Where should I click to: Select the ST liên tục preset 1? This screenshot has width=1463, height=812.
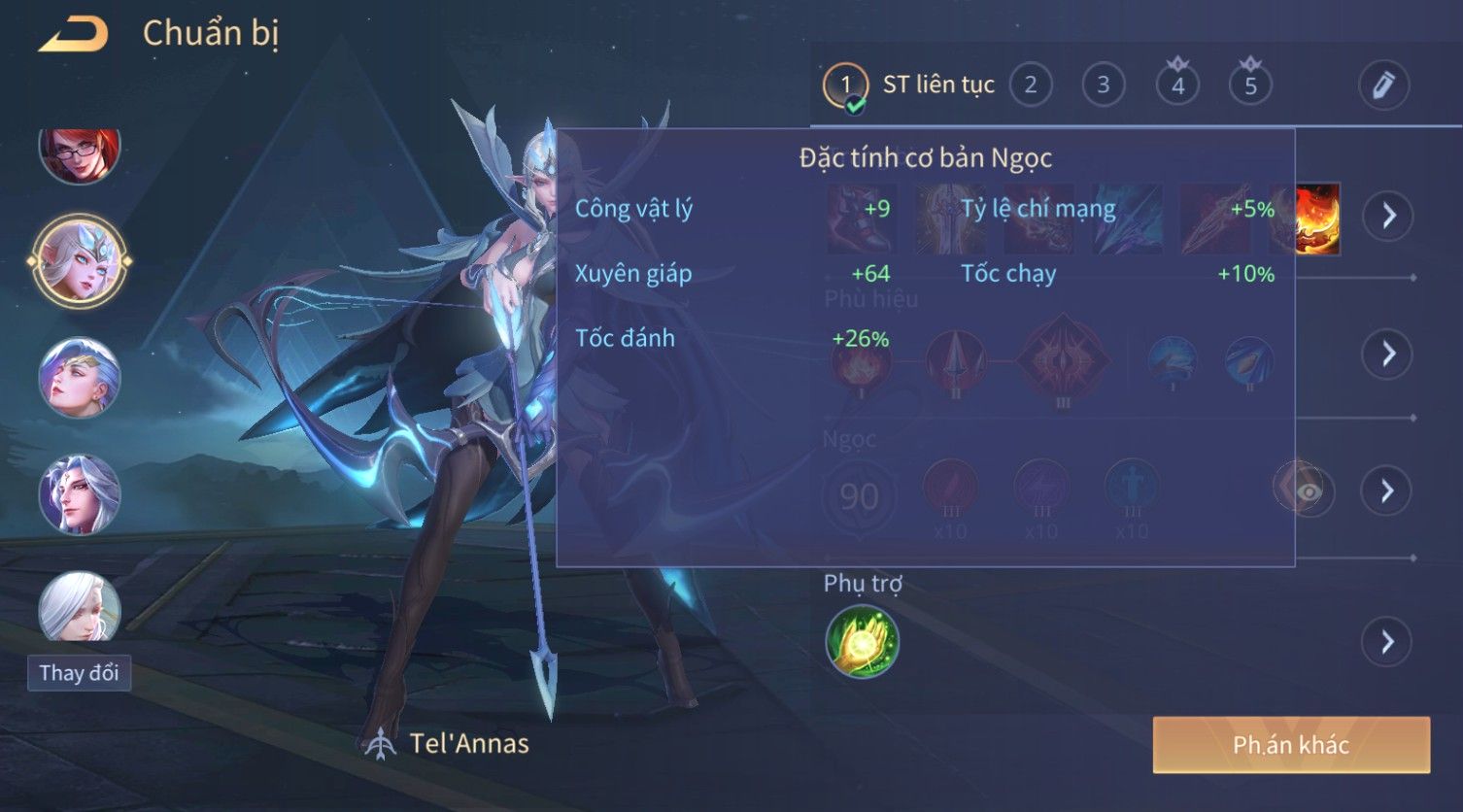pyautogui.click(x=846, y=85)
